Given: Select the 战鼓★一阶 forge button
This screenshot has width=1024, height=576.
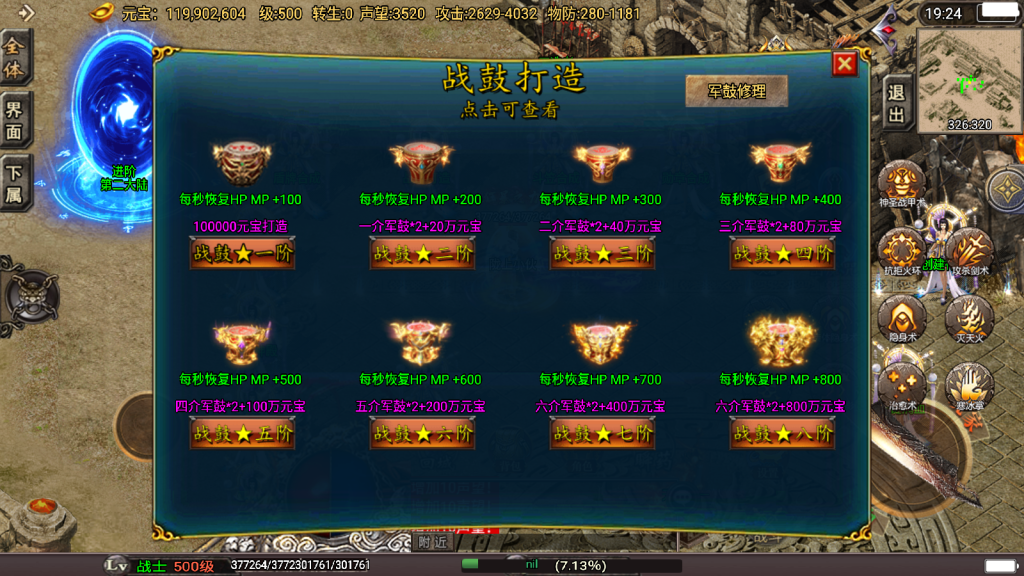Looking at the screenshot, I should click(x=242, y=254).
